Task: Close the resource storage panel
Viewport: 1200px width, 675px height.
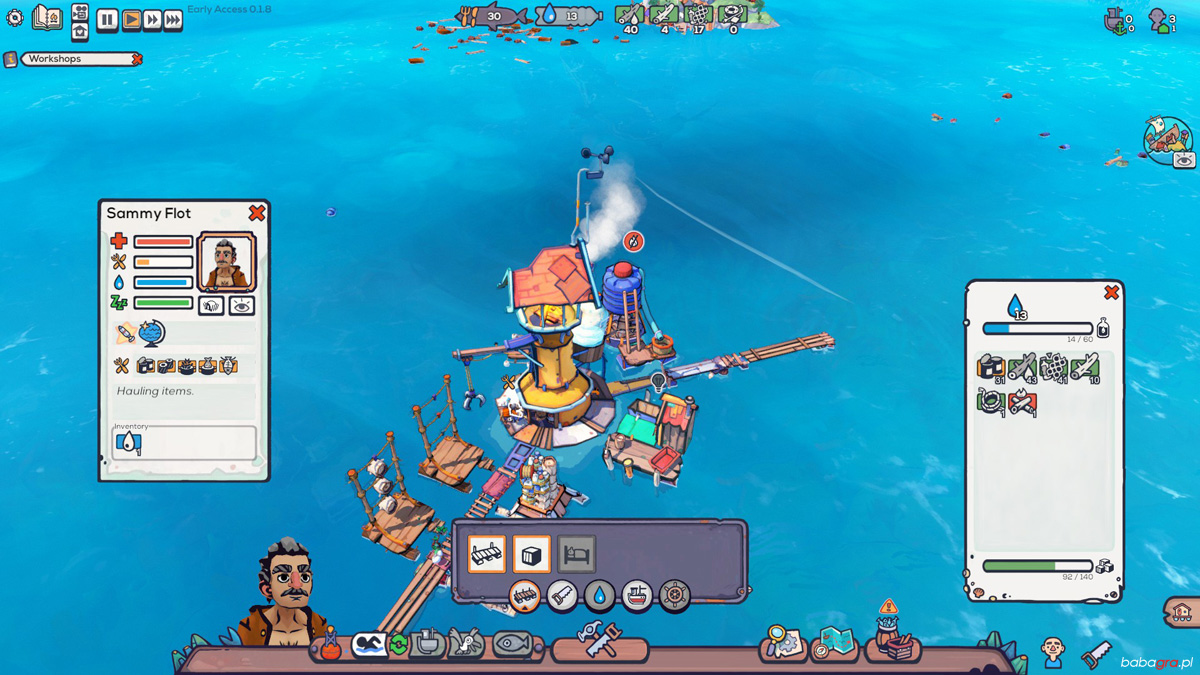Action: point(1111,292)
